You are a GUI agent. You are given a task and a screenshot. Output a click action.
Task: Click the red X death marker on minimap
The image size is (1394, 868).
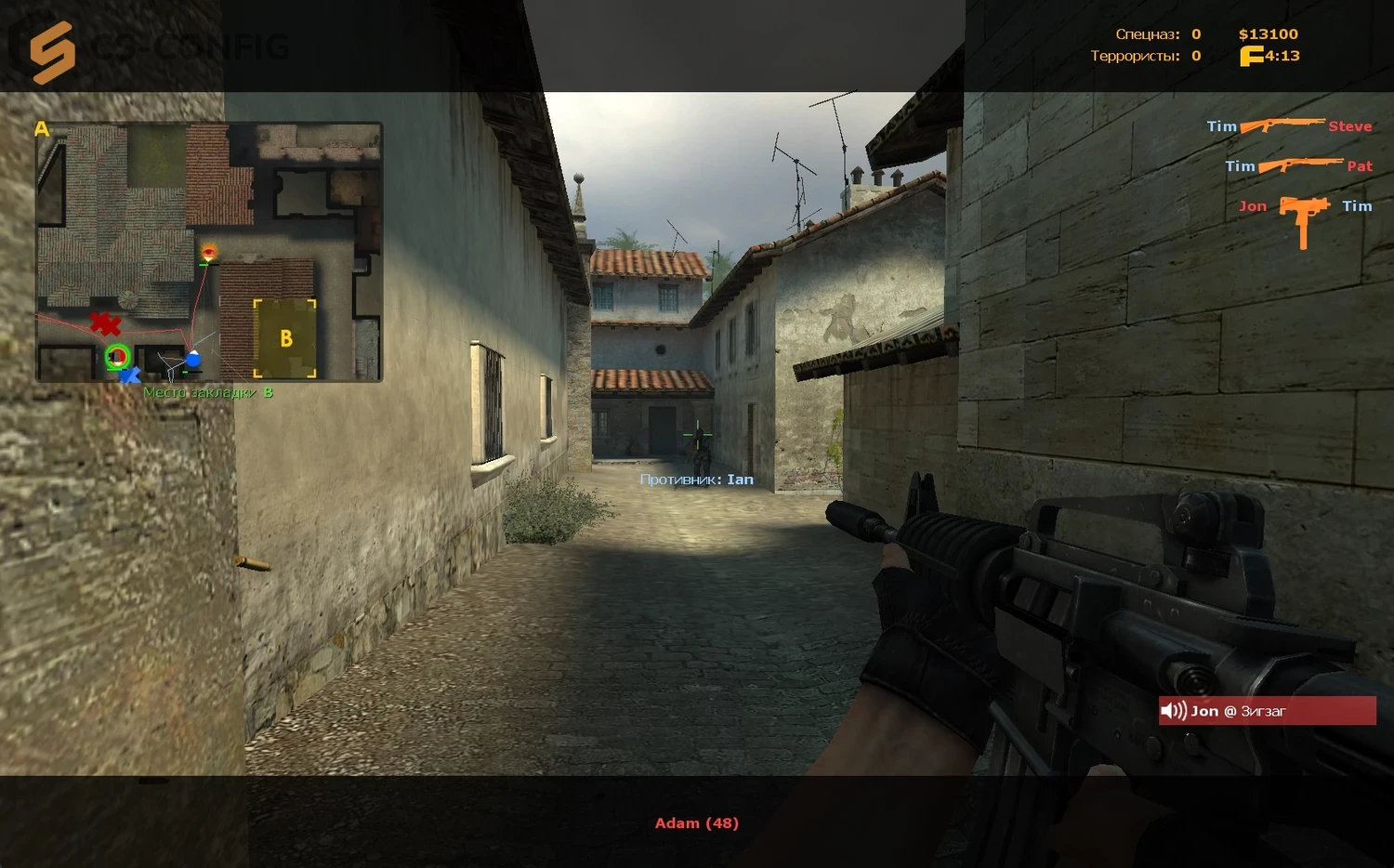[105, 323]
